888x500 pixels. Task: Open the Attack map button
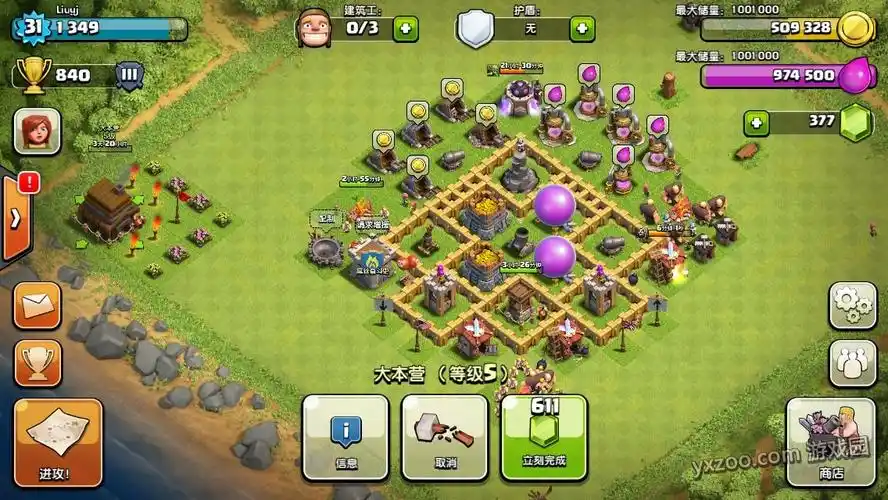(x=57, y=441)
